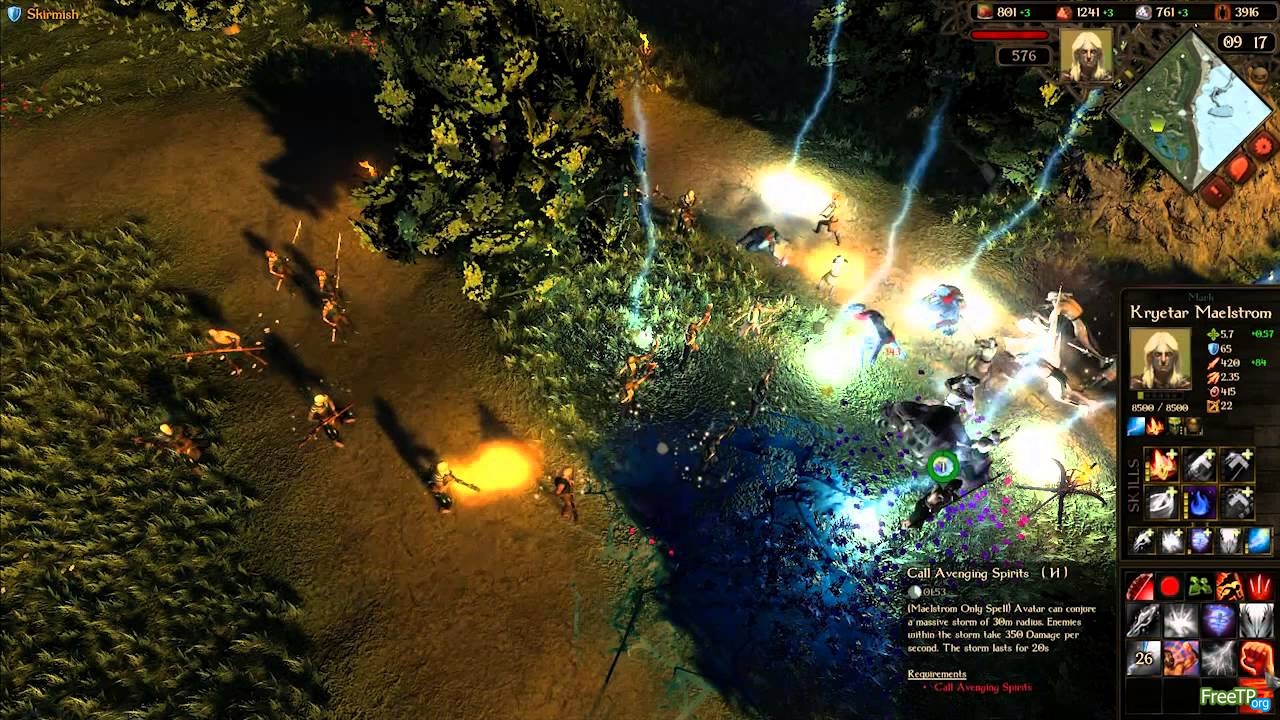Click the red gear button beside the minimap
1280x720 pixels.
1262,146
